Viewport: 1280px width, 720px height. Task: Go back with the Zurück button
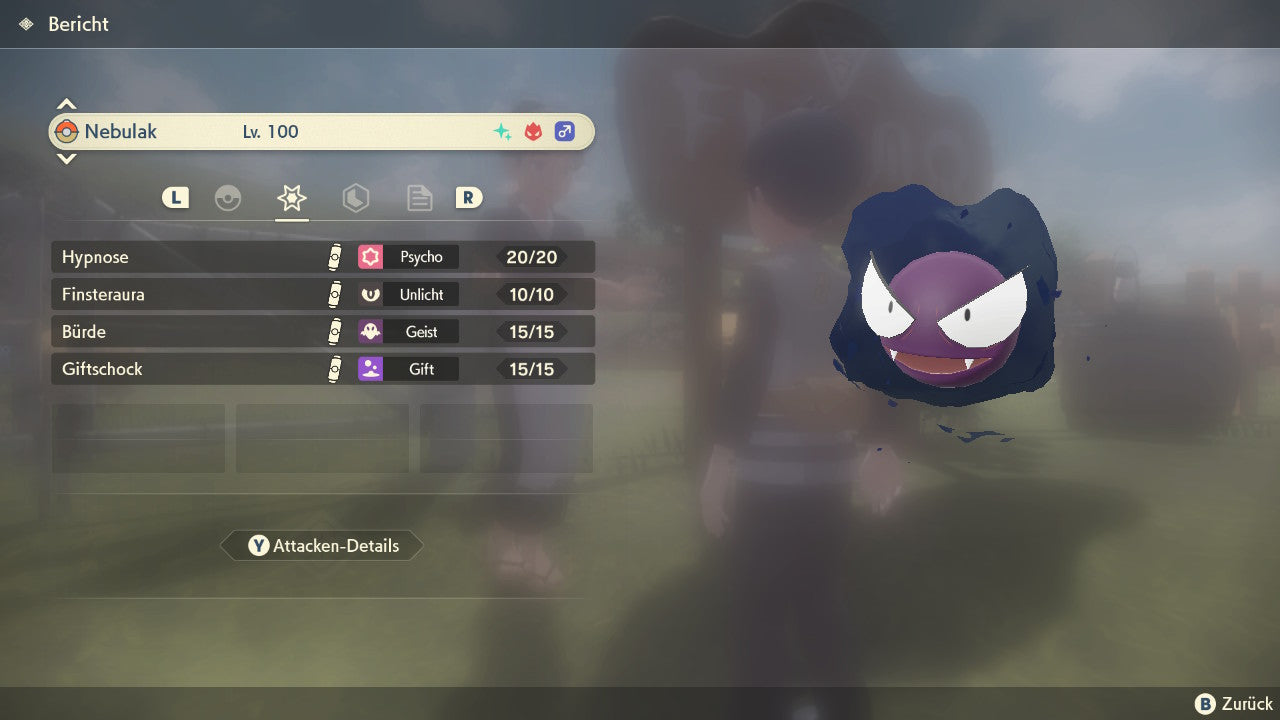pos(1234,704)
